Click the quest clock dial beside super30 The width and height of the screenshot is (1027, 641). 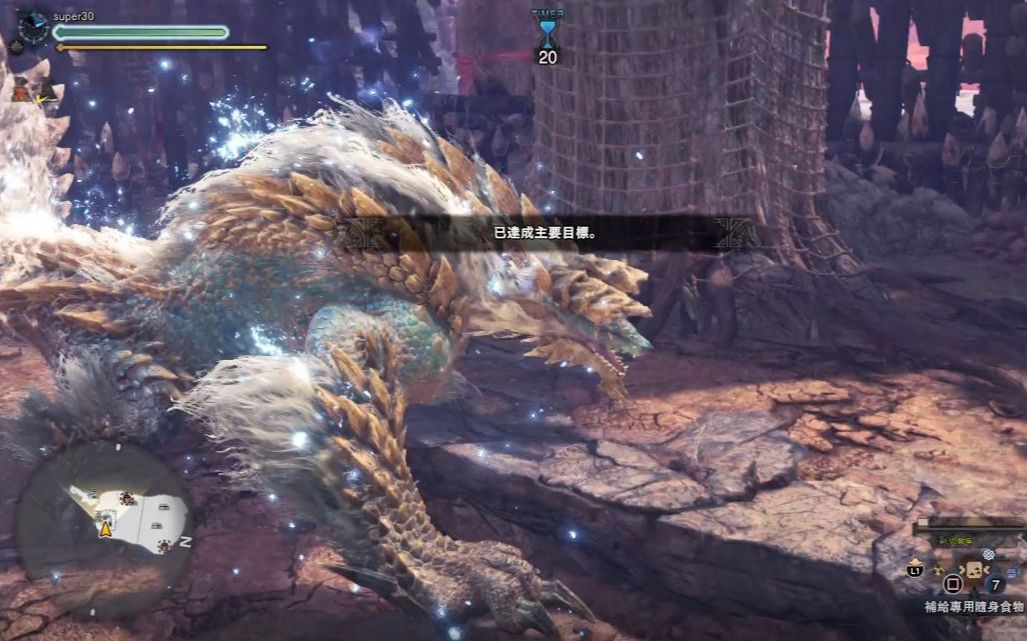pos(32,26)
